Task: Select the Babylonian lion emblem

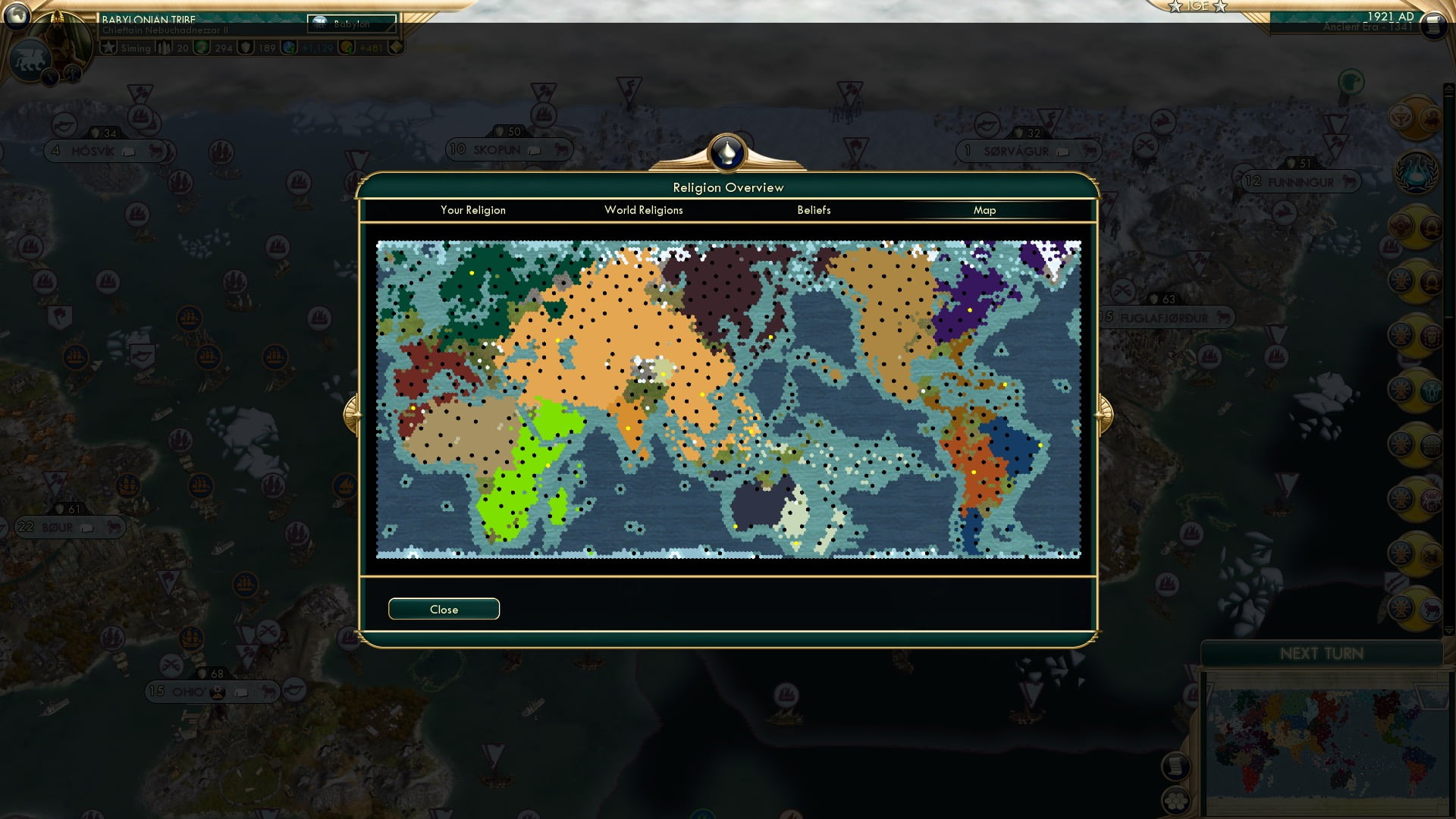Action: coord(30,58)
